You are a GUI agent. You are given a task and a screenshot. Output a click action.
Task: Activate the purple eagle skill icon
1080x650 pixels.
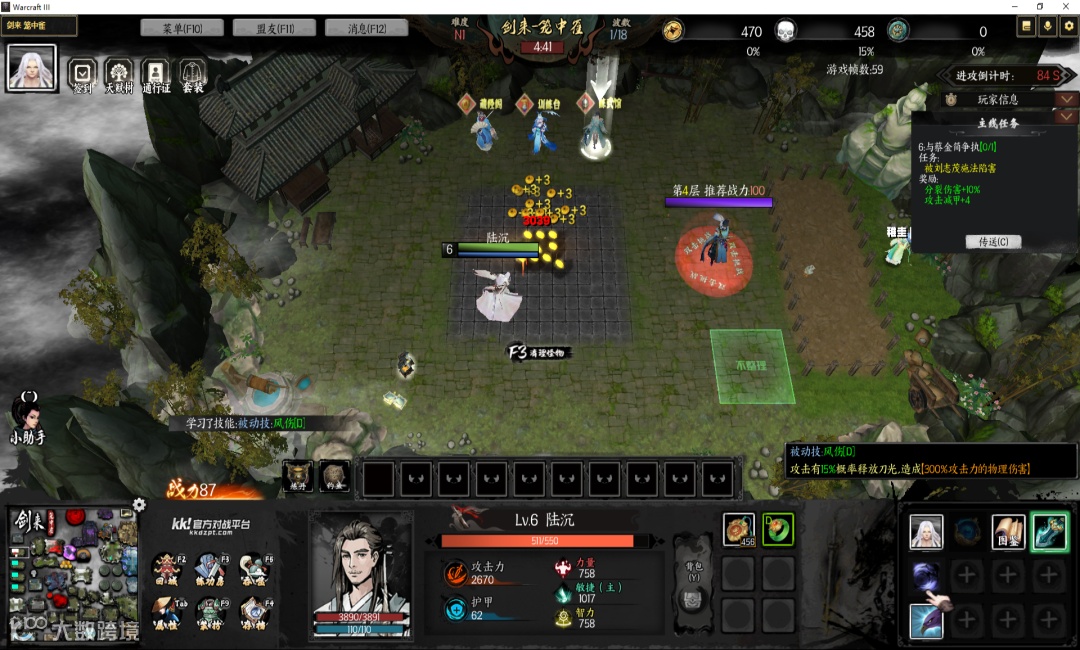tap(926, 621)
